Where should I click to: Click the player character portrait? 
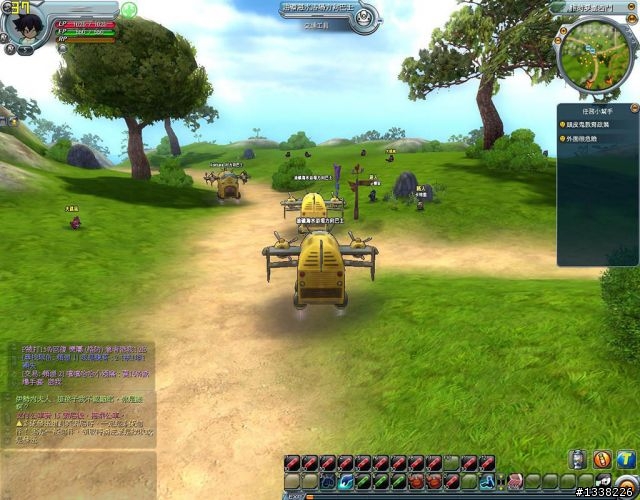click(23, 30)
